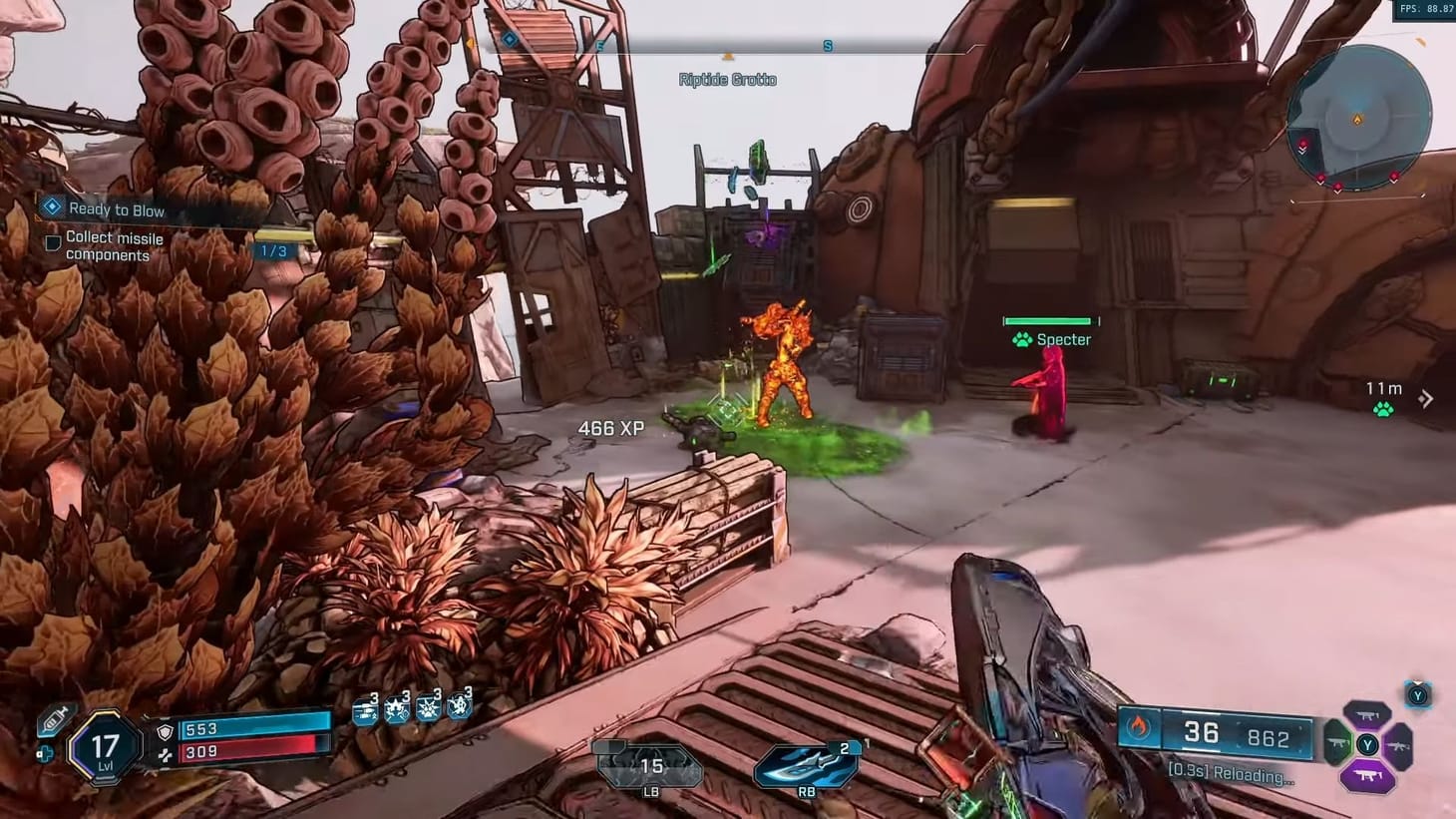Toggle the Ready to Blow mission diamond marker

click(50, 206)
